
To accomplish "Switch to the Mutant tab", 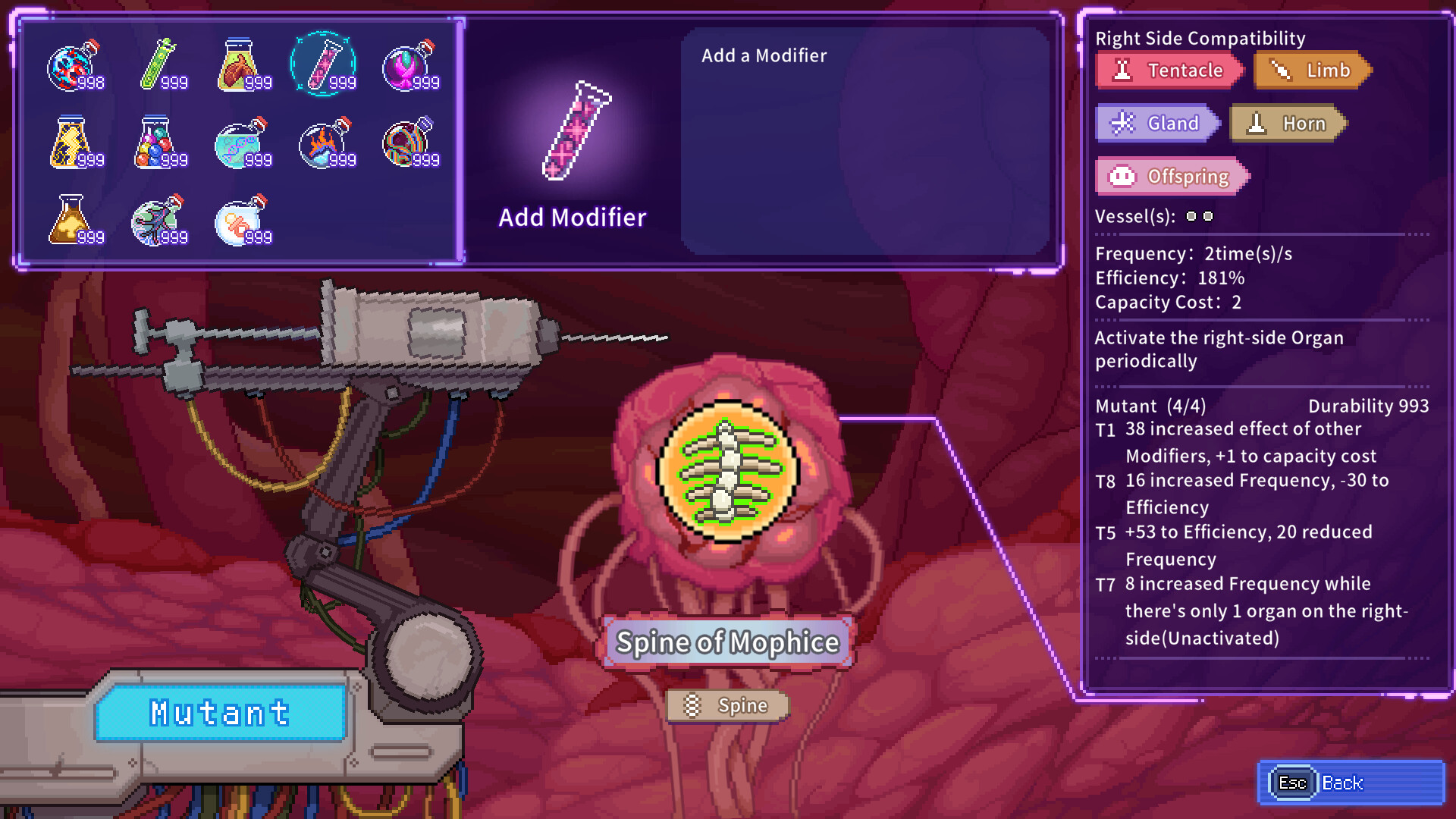I will coord(218,711).
